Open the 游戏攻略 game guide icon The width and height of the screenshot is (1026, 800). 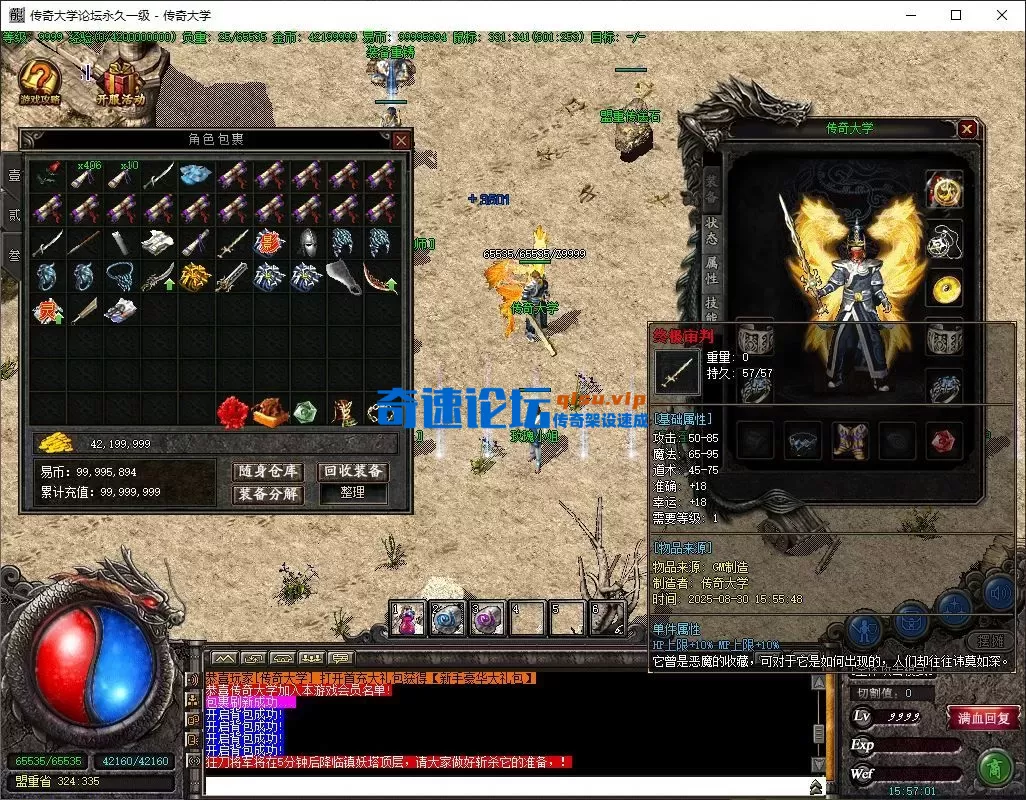[39, 82]
